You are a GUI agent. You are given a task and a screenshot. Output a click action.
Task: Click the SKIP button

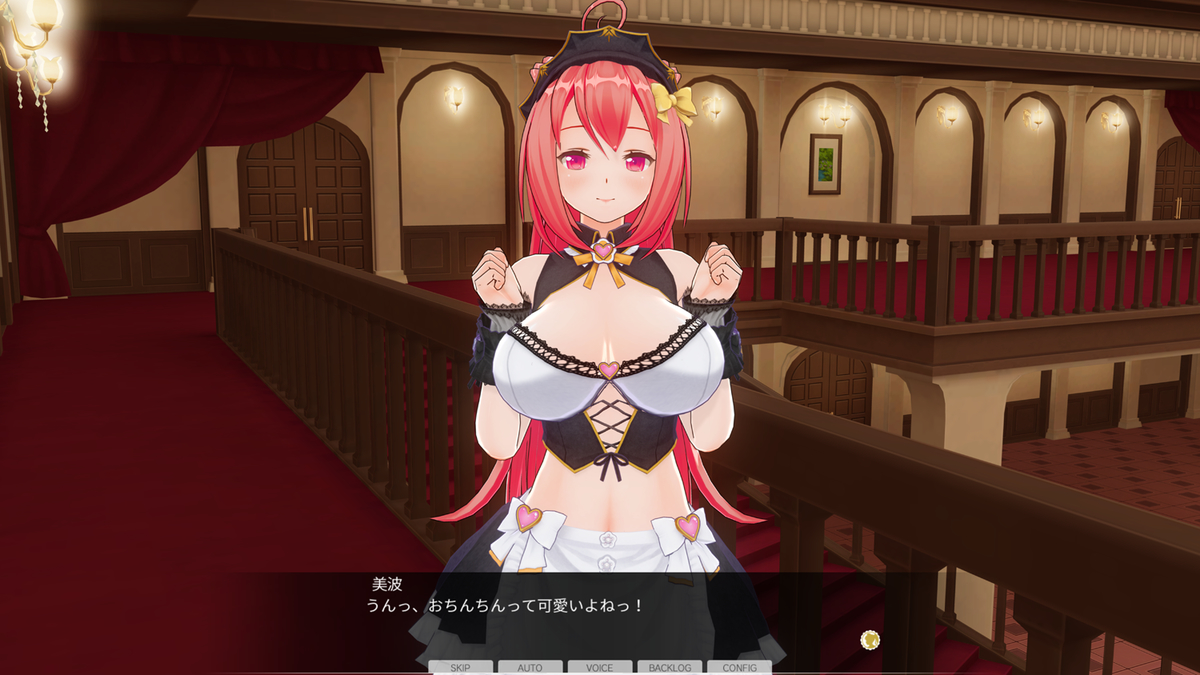[460, 667]
